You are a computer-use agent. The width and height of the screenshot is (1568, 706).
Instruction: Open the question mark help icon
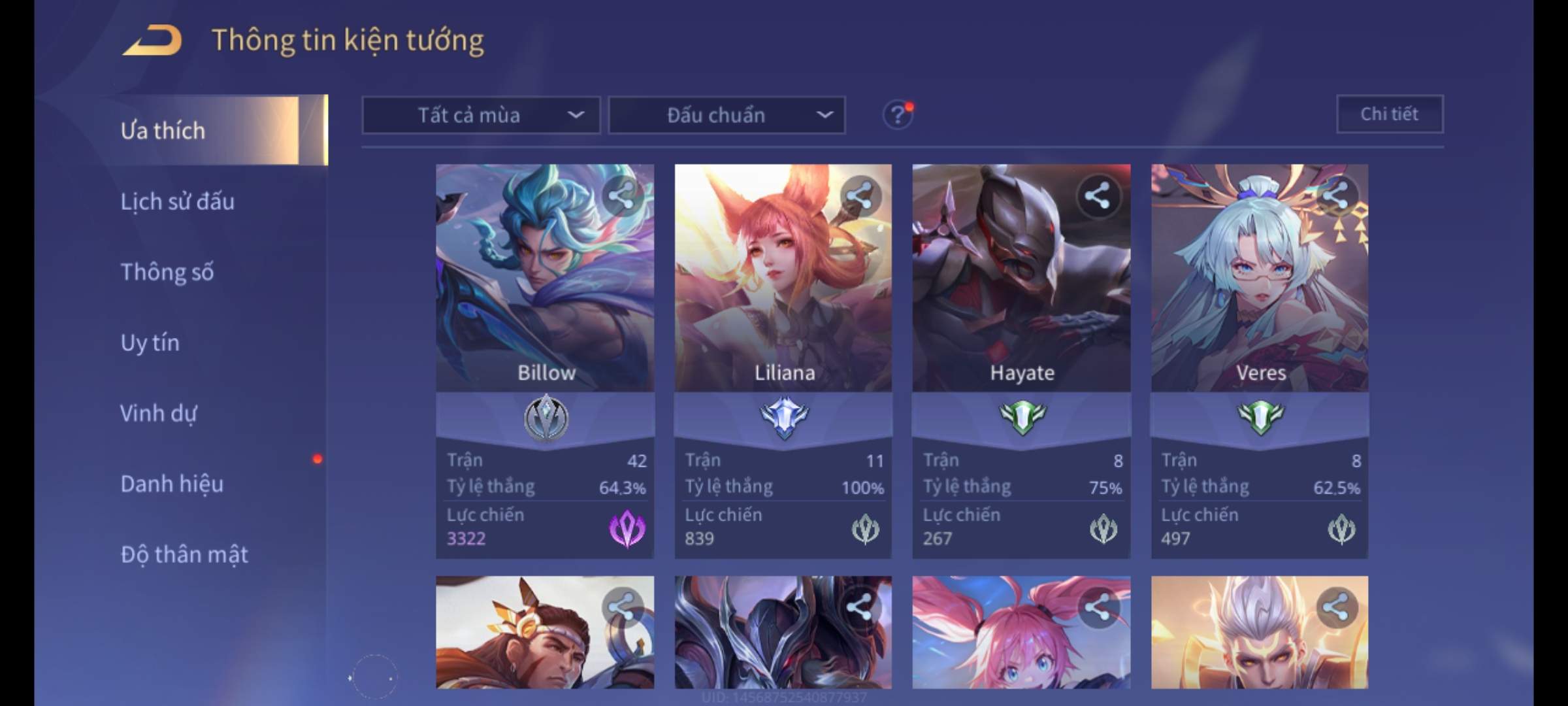(x=898, y=116)
